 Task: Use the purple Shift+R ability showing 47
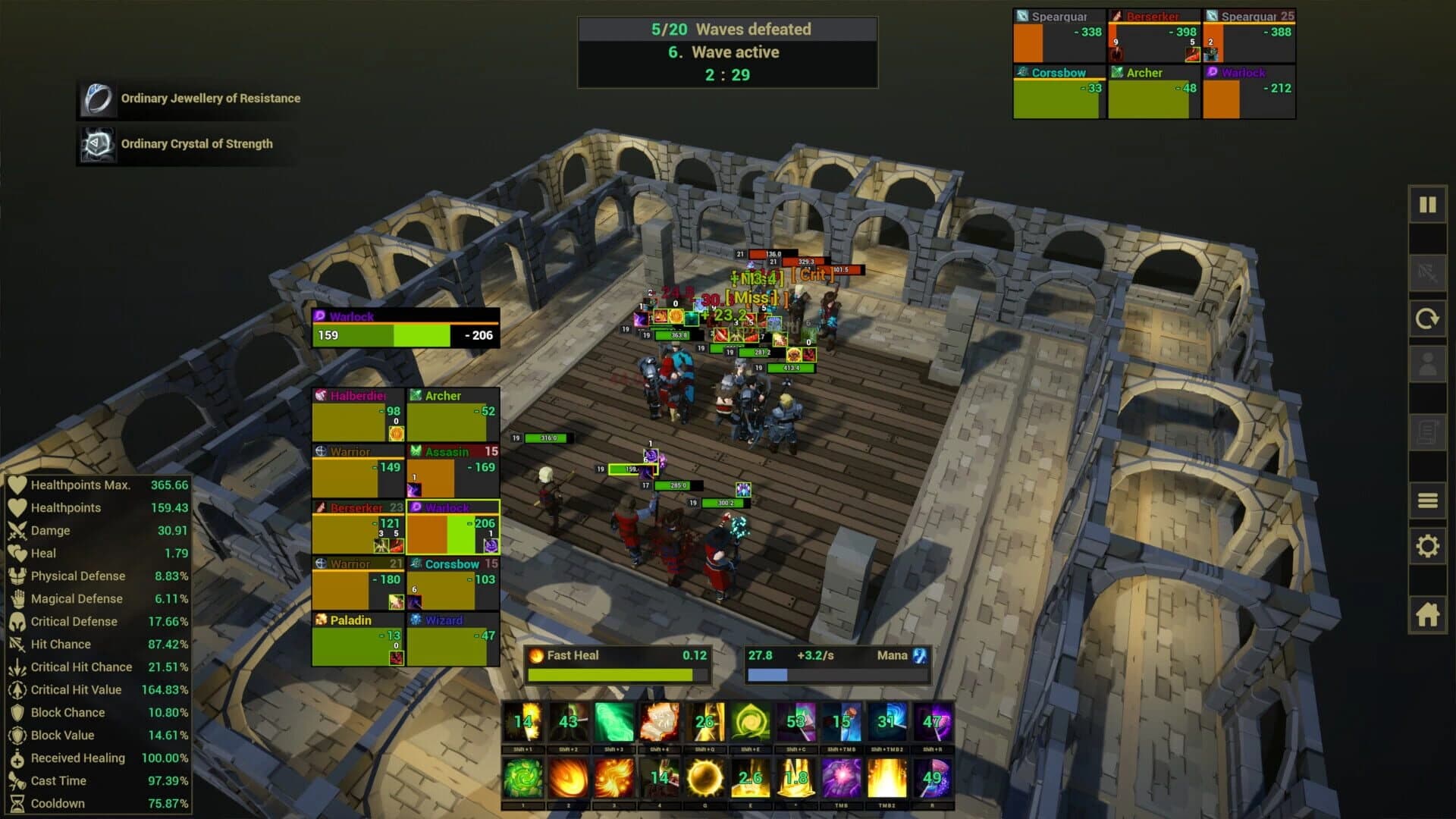[x=934, y=721]
